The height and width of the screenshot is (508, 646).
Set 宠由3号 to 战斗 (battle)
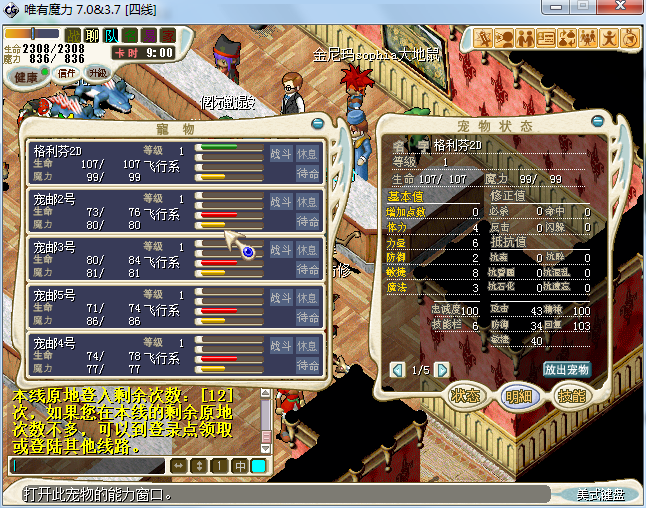281,250
